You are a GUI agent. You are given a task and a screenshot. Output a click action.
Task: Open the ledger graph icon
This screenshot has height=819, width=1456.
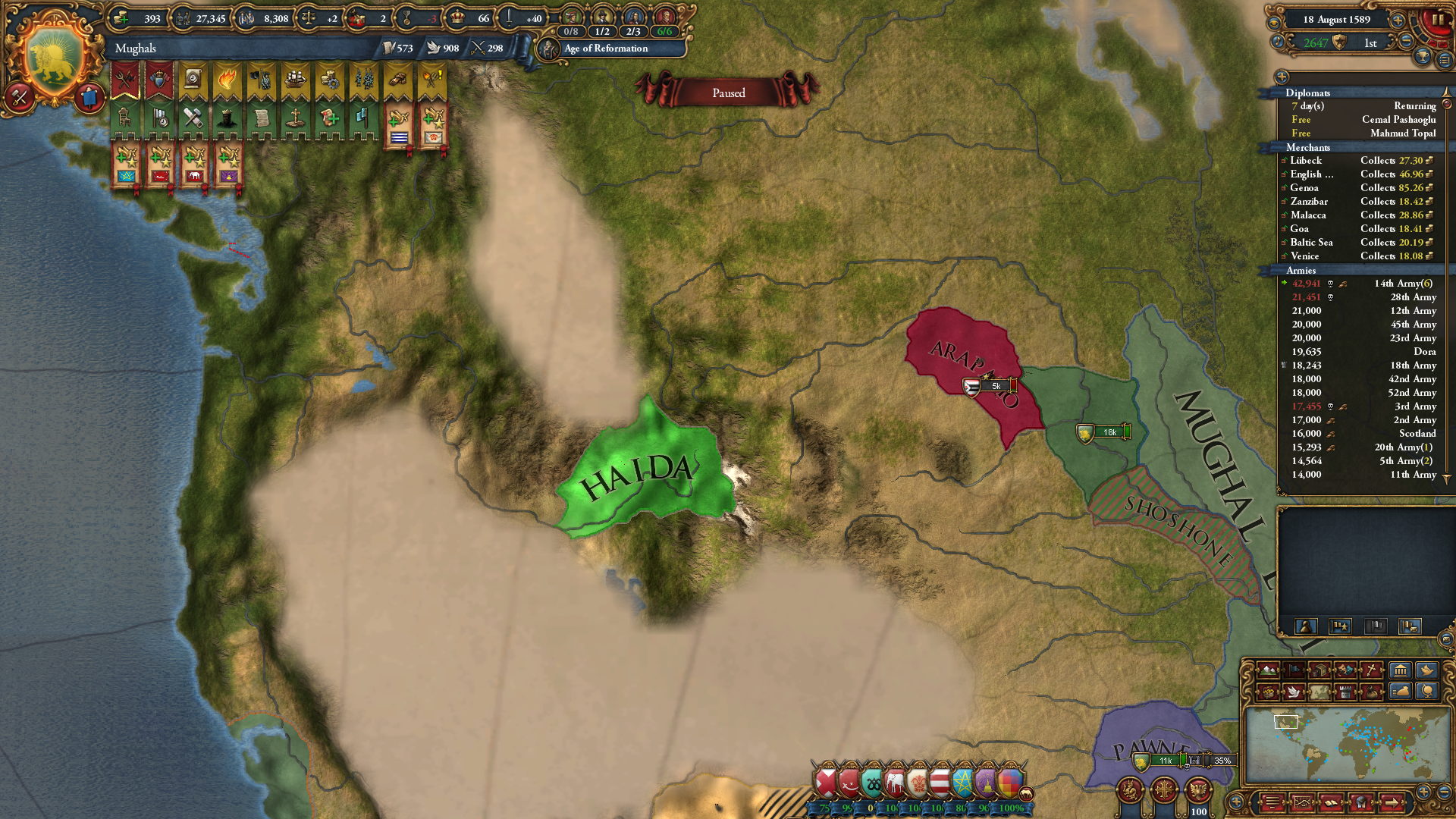tap(1445, 61)
